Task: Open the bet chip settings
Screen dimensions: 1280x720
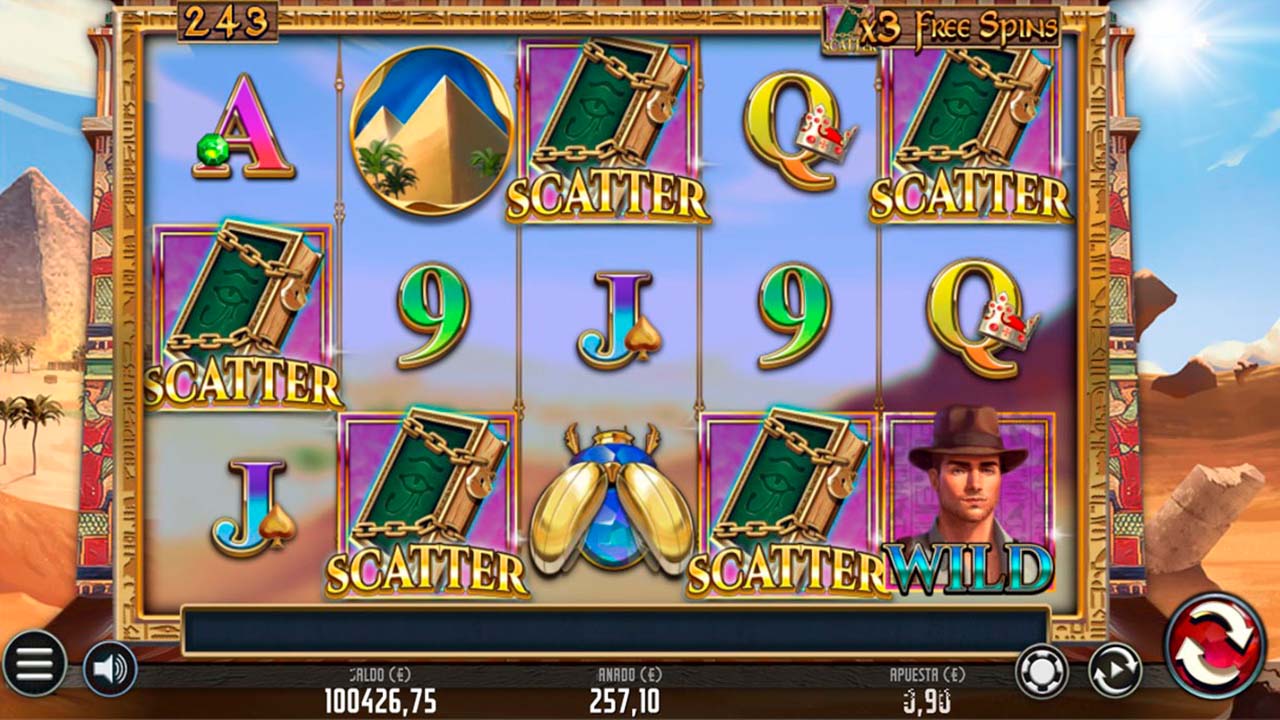Action: (x=1042, y=671)
